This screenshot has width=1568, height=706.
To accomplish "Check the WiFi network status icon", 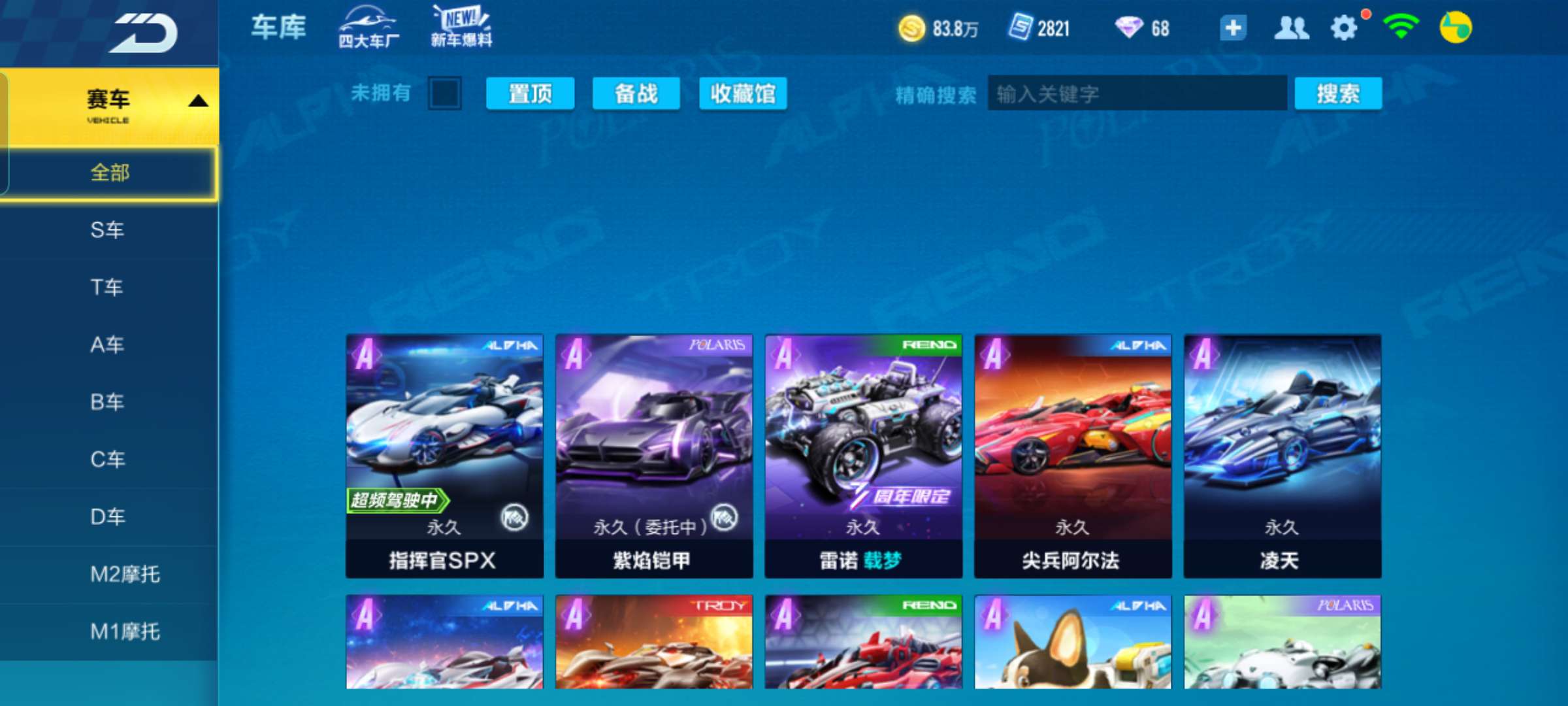I will 1401,27.
